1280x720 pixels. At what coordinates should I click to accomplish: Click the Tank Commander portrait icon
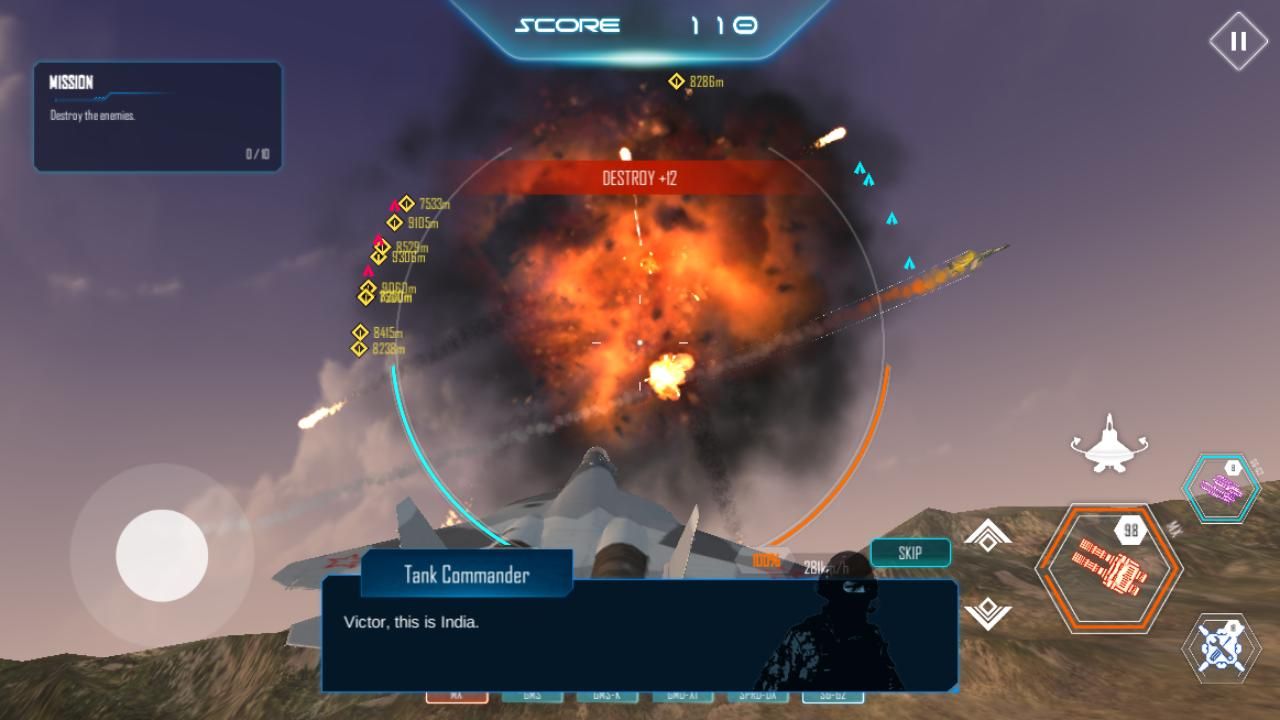(830, 635)
